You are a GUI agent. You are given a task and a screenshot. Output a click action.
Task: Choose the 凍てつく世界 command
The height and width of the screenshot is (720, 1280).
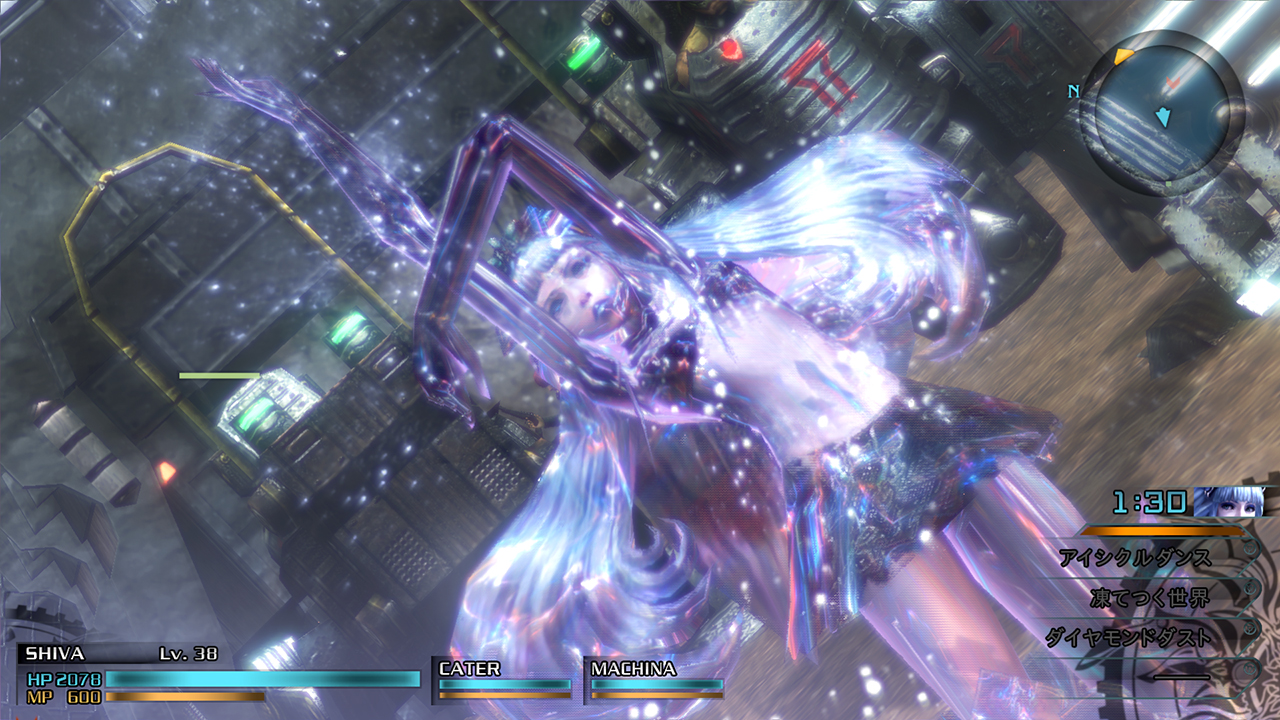click(x=1152, y=598)
